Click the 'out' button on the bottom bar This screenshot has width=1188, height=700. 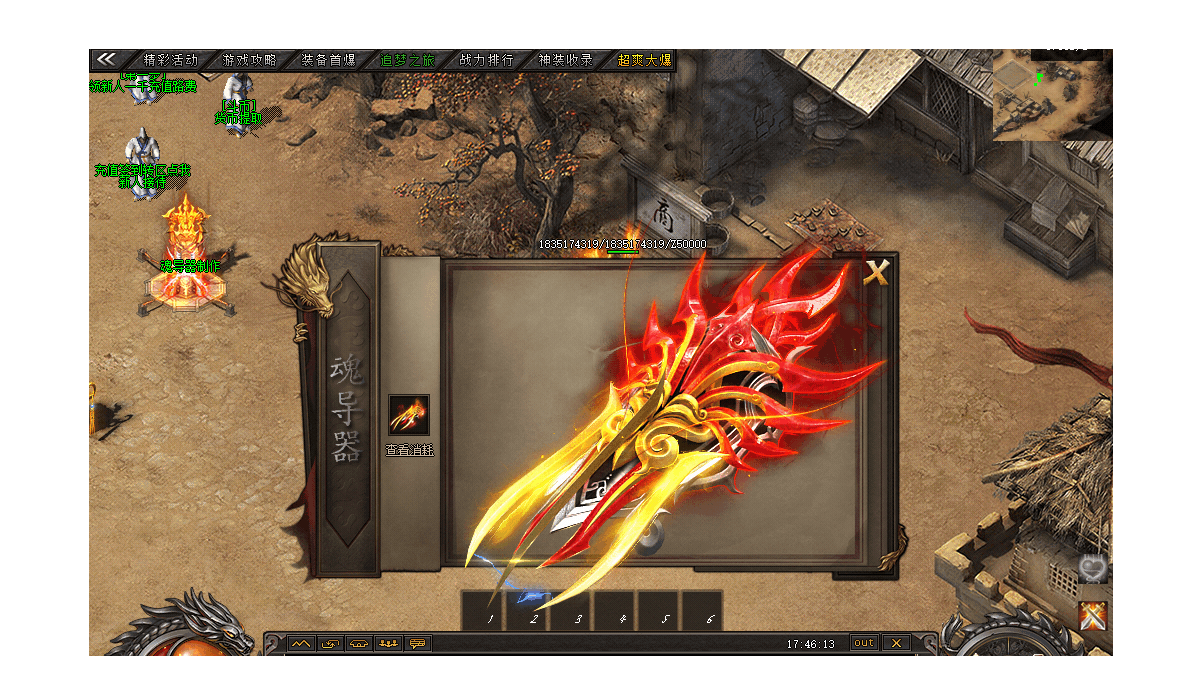coord(864,643)
